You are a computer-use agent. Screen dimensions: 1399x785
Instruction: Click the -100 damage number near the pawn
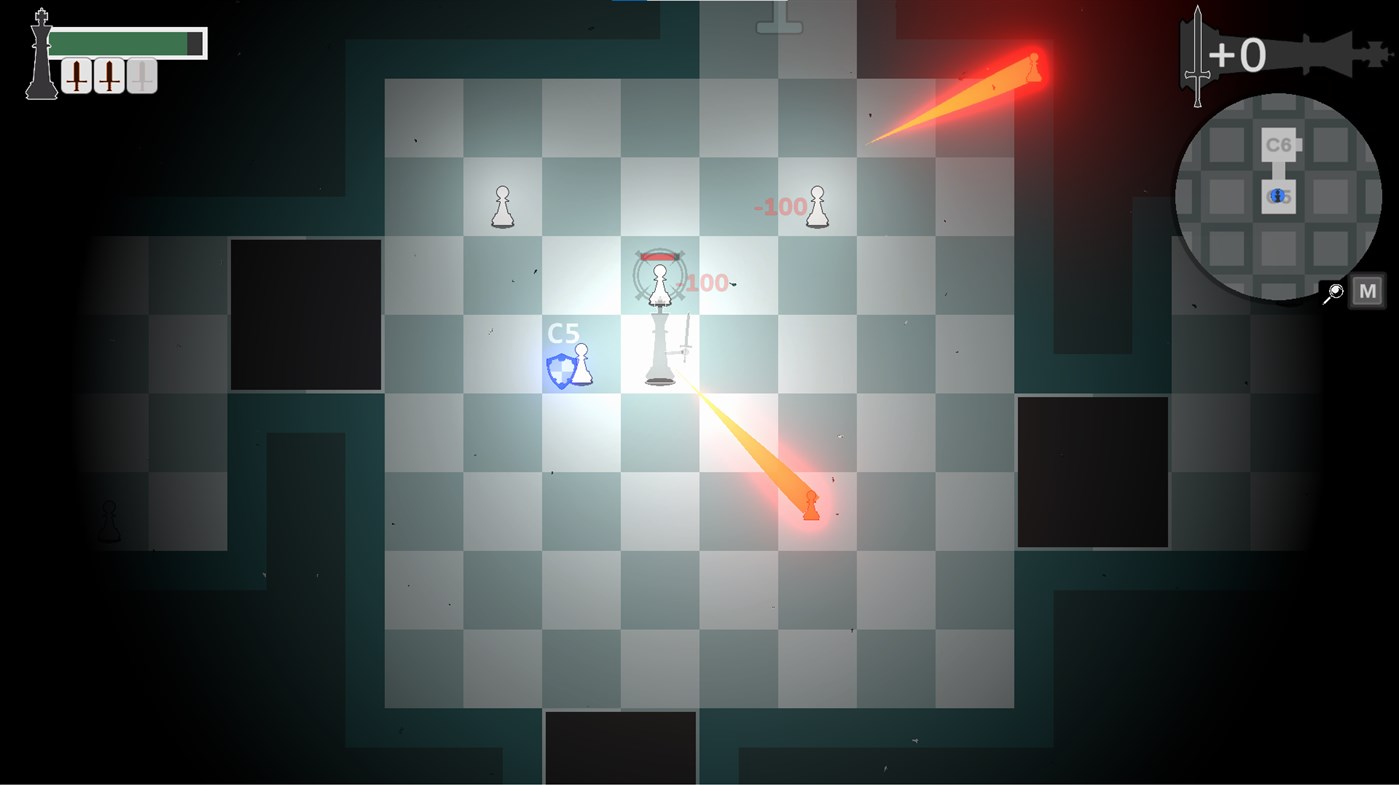click(779, 207)
